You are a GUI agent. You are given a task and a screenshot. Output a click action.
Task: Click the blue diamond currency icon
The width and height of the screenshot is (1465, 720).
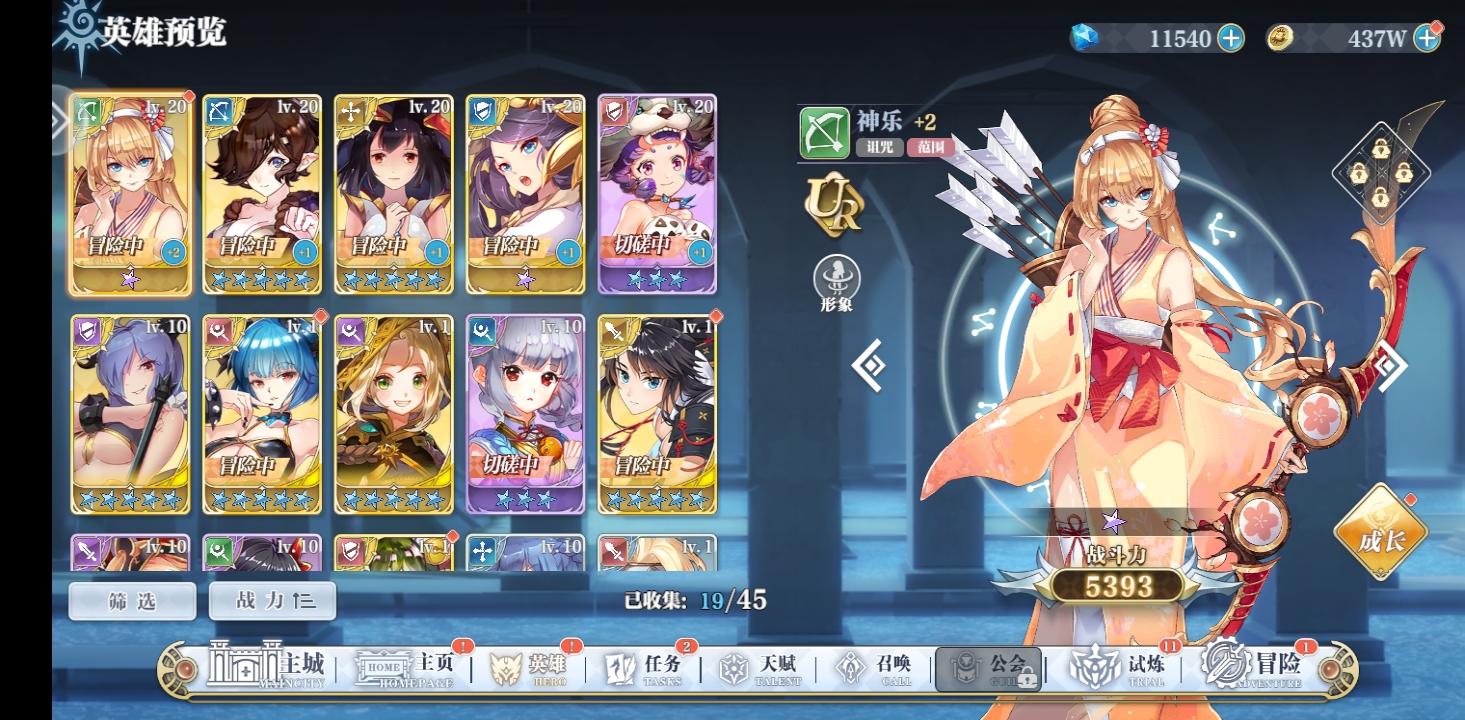pos(1085,38)
